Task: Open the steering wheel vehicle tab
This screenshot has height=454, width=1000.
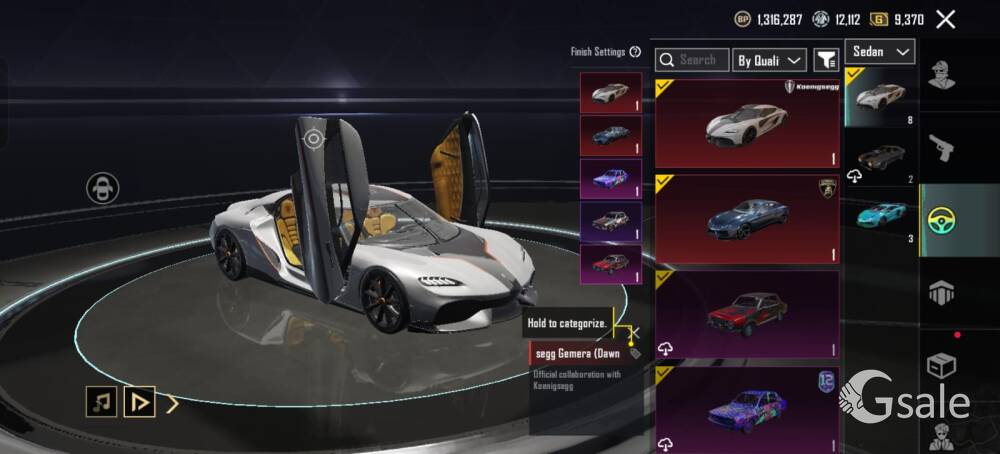Action: pos(941,220)
